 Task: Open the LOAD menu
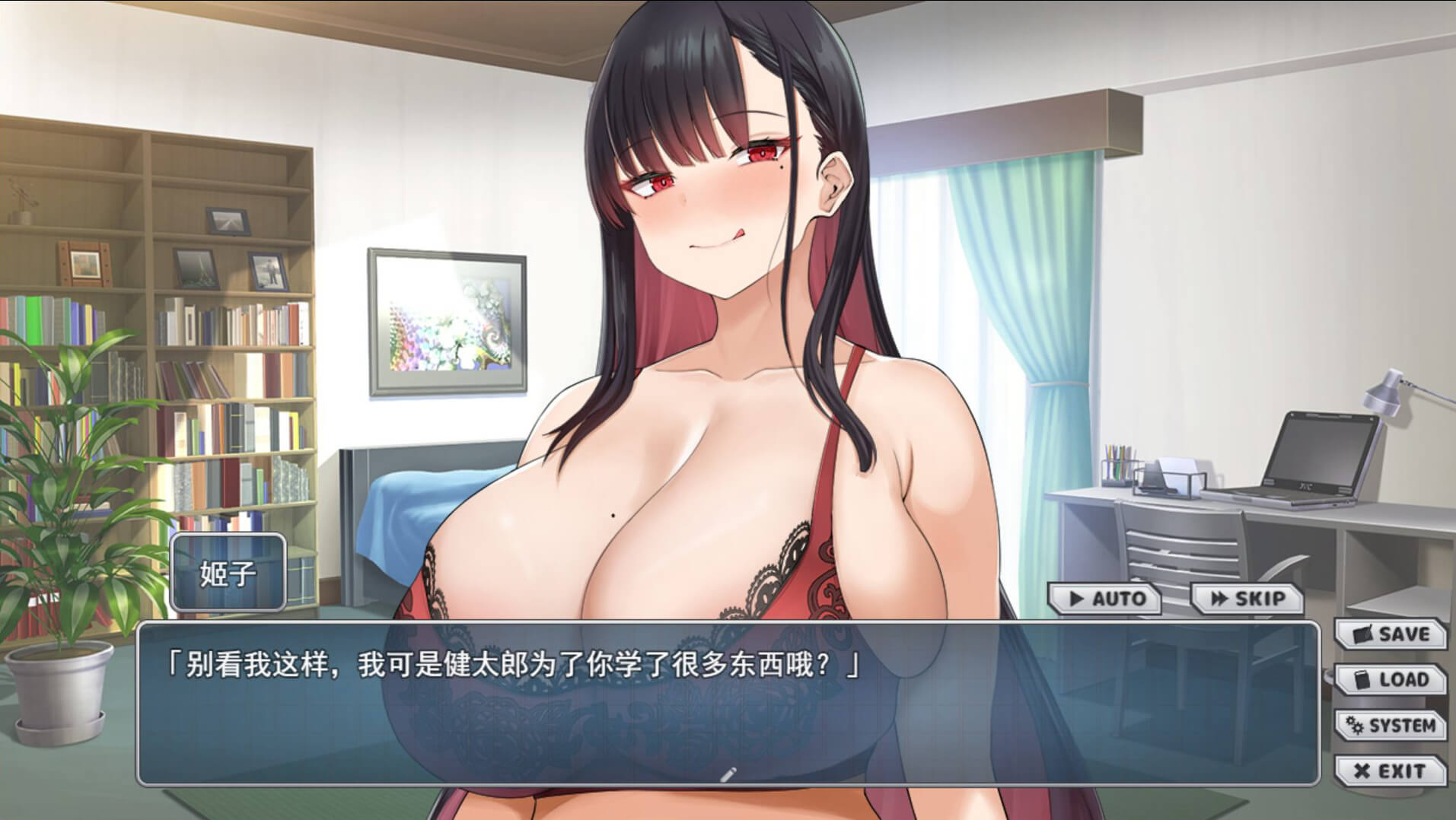tap(1391, 679)
